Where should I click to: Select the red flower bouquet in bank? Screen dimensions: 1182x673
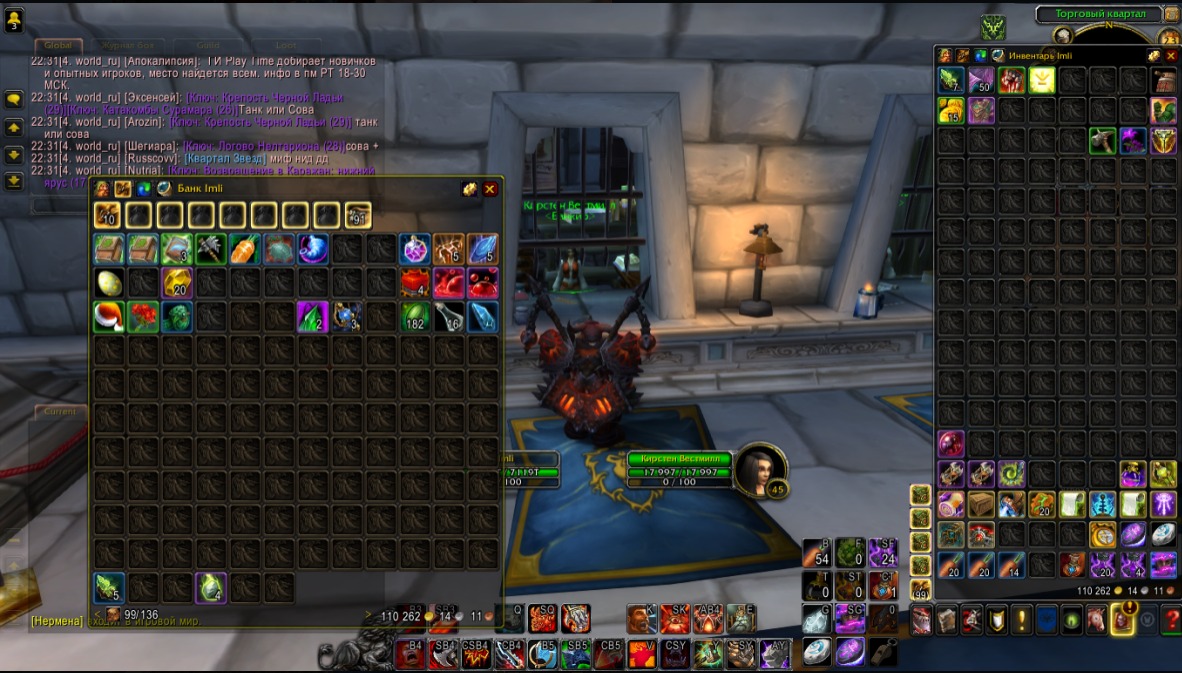(143, 317)
